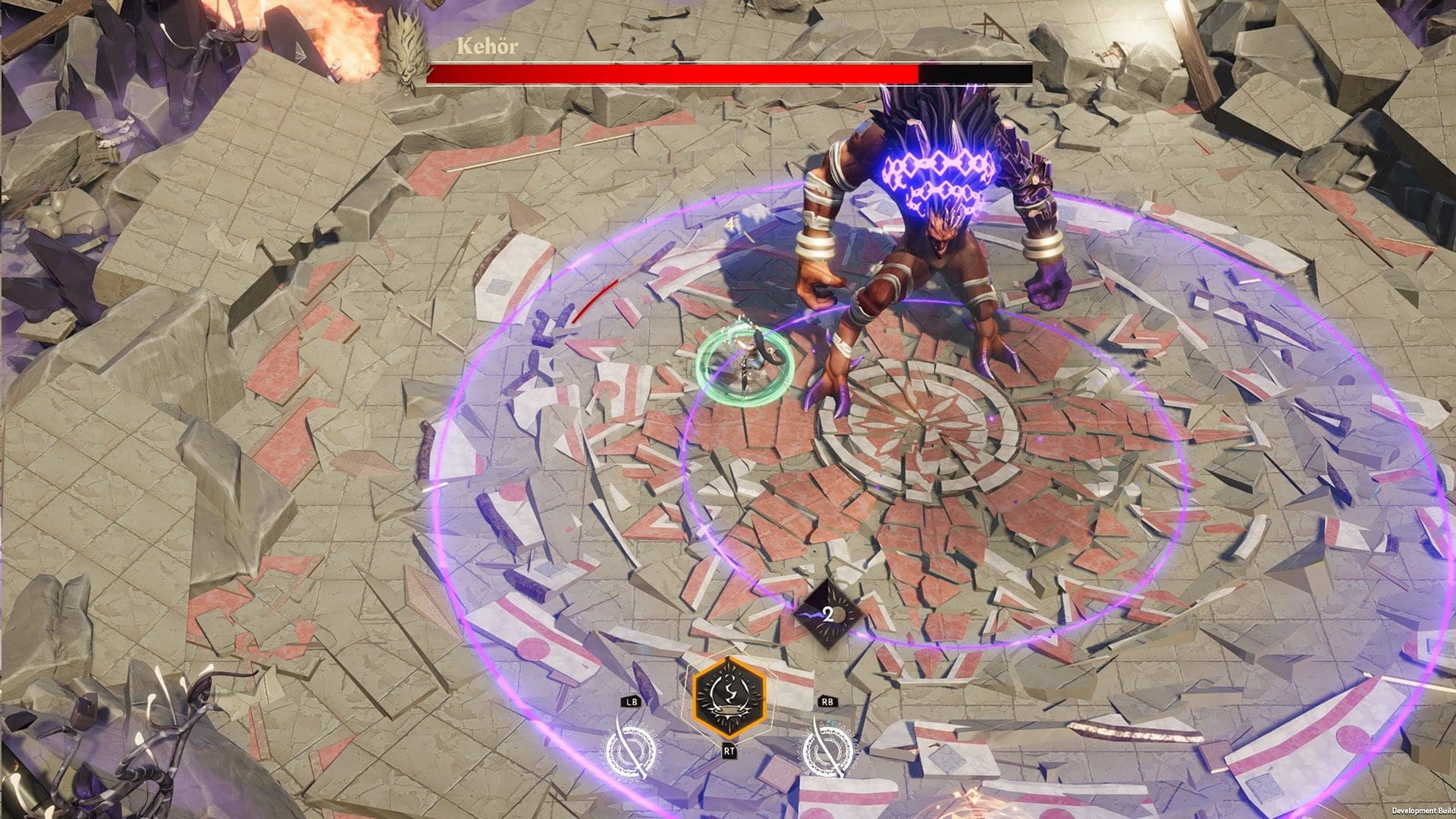Screen dimensions: 1456x819
Task: Select the dark diamond icon showing 2
Action: pos(827,614)
